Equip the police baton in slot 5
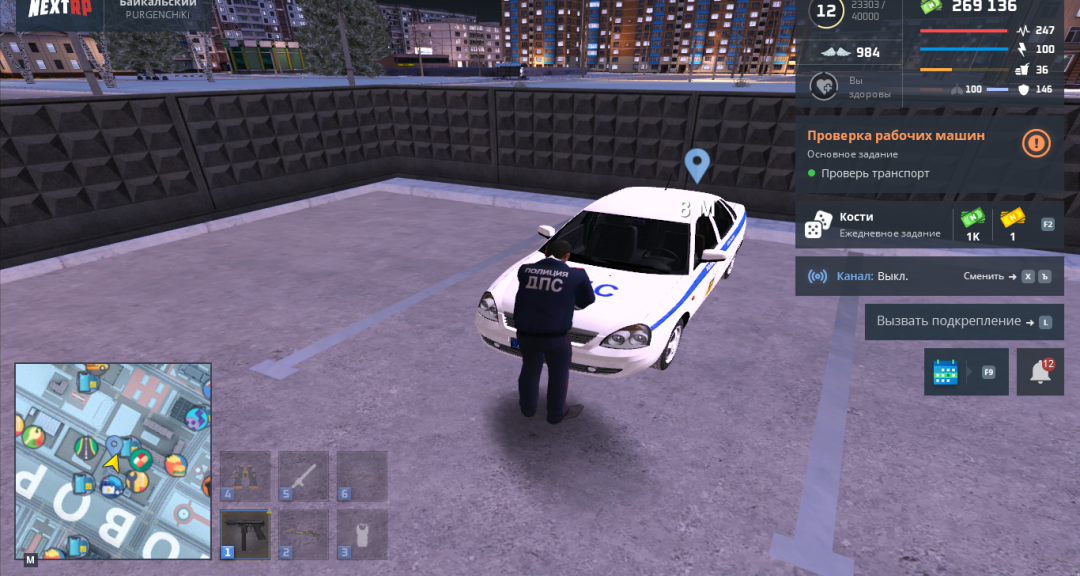 click(303, 476)
